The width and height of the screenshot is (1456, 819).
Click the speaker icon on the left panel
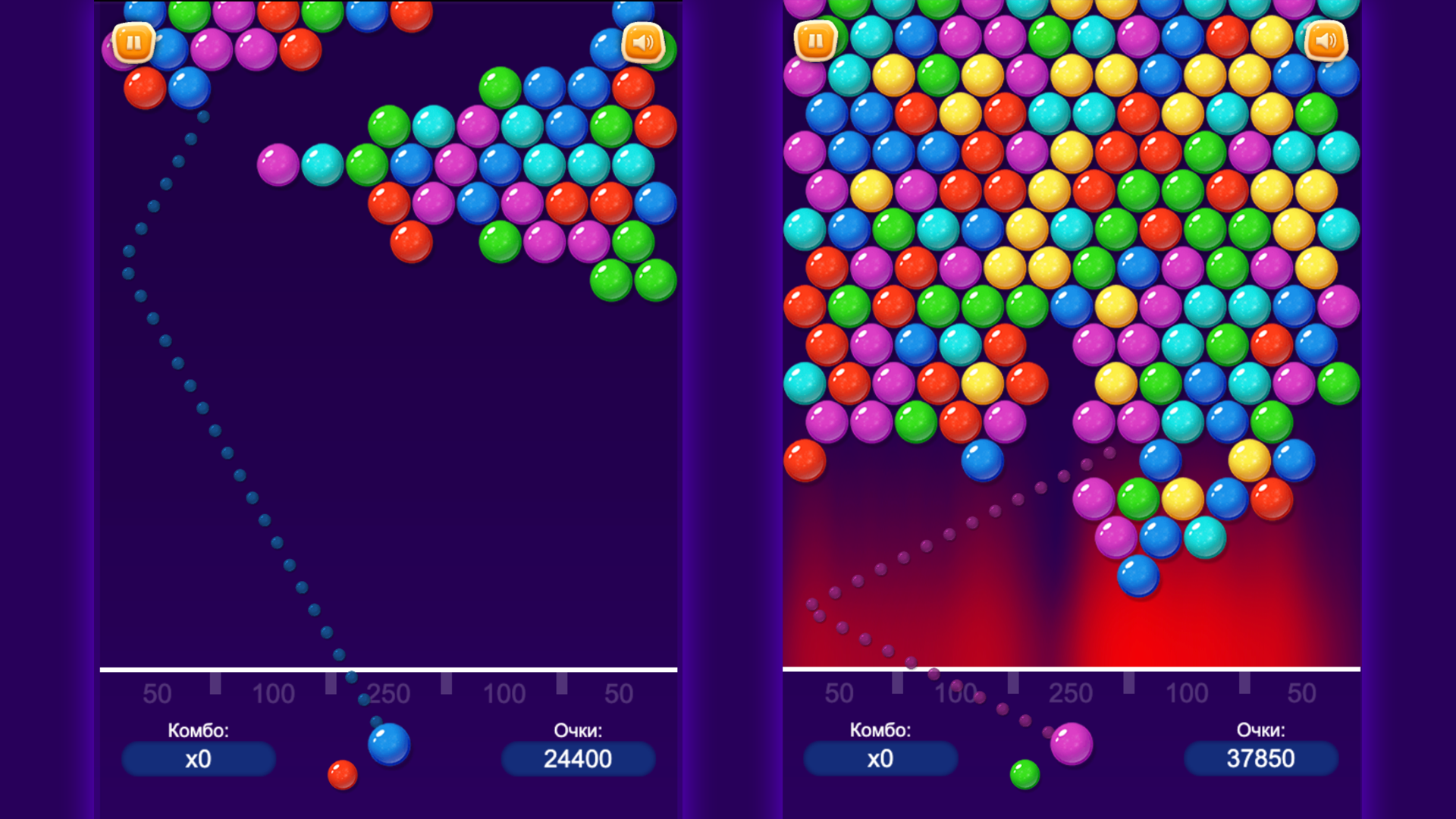point(642,43)
